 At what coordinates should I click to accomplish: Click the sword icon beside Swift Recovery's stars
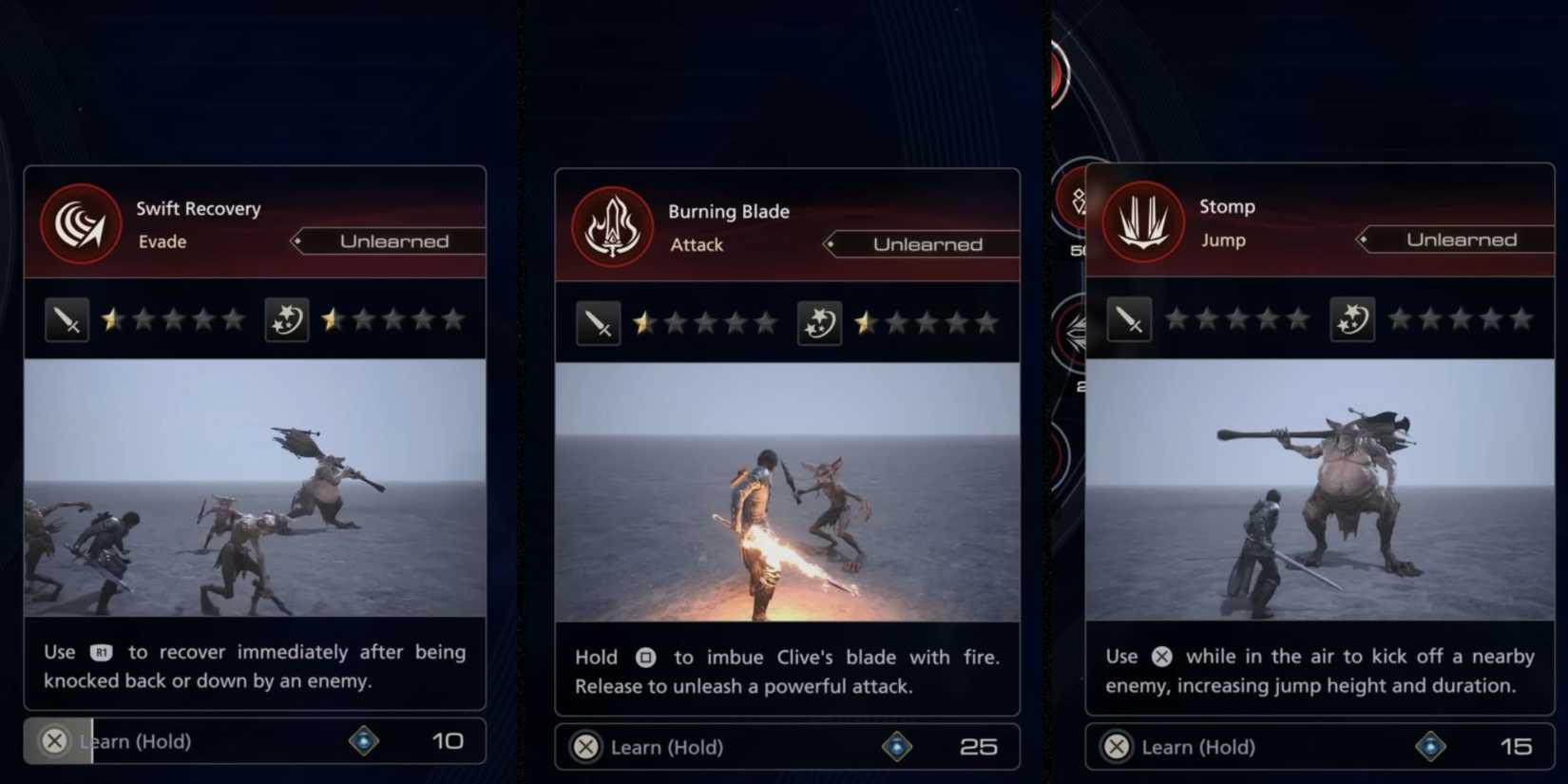[x=67, y=319]
